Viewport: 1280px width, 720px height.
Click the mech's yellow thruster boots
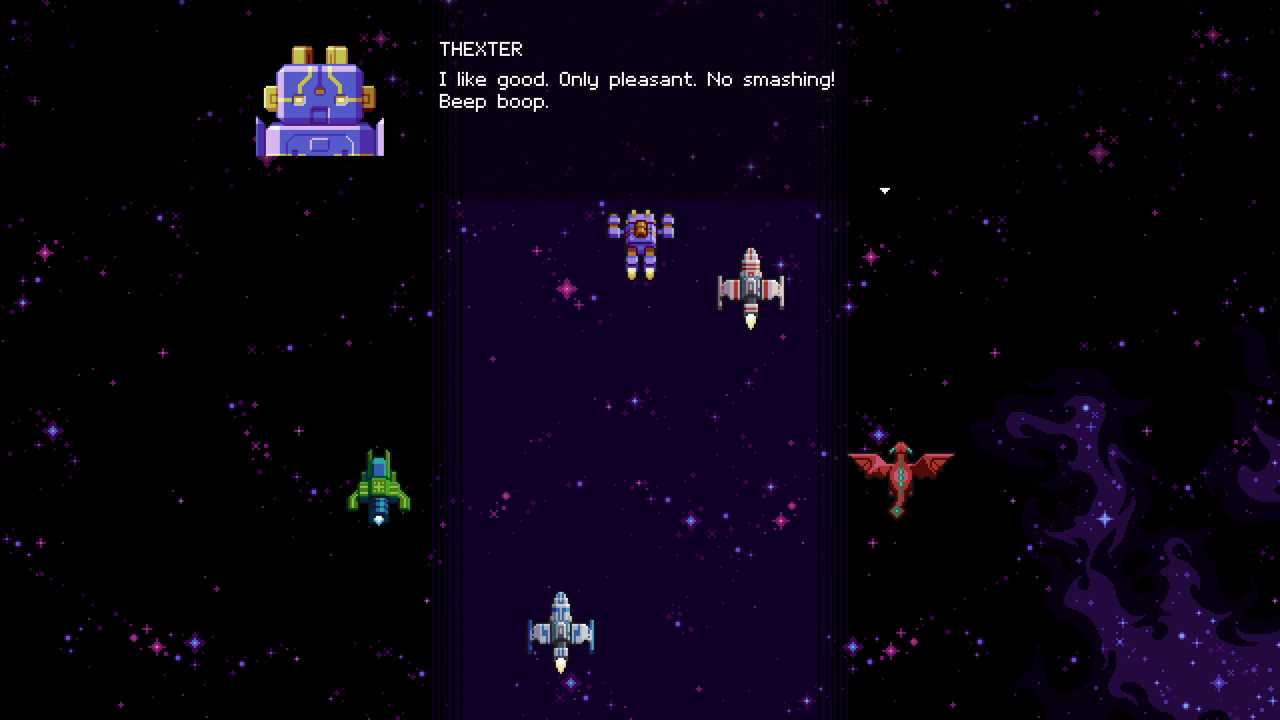point(641,271)
